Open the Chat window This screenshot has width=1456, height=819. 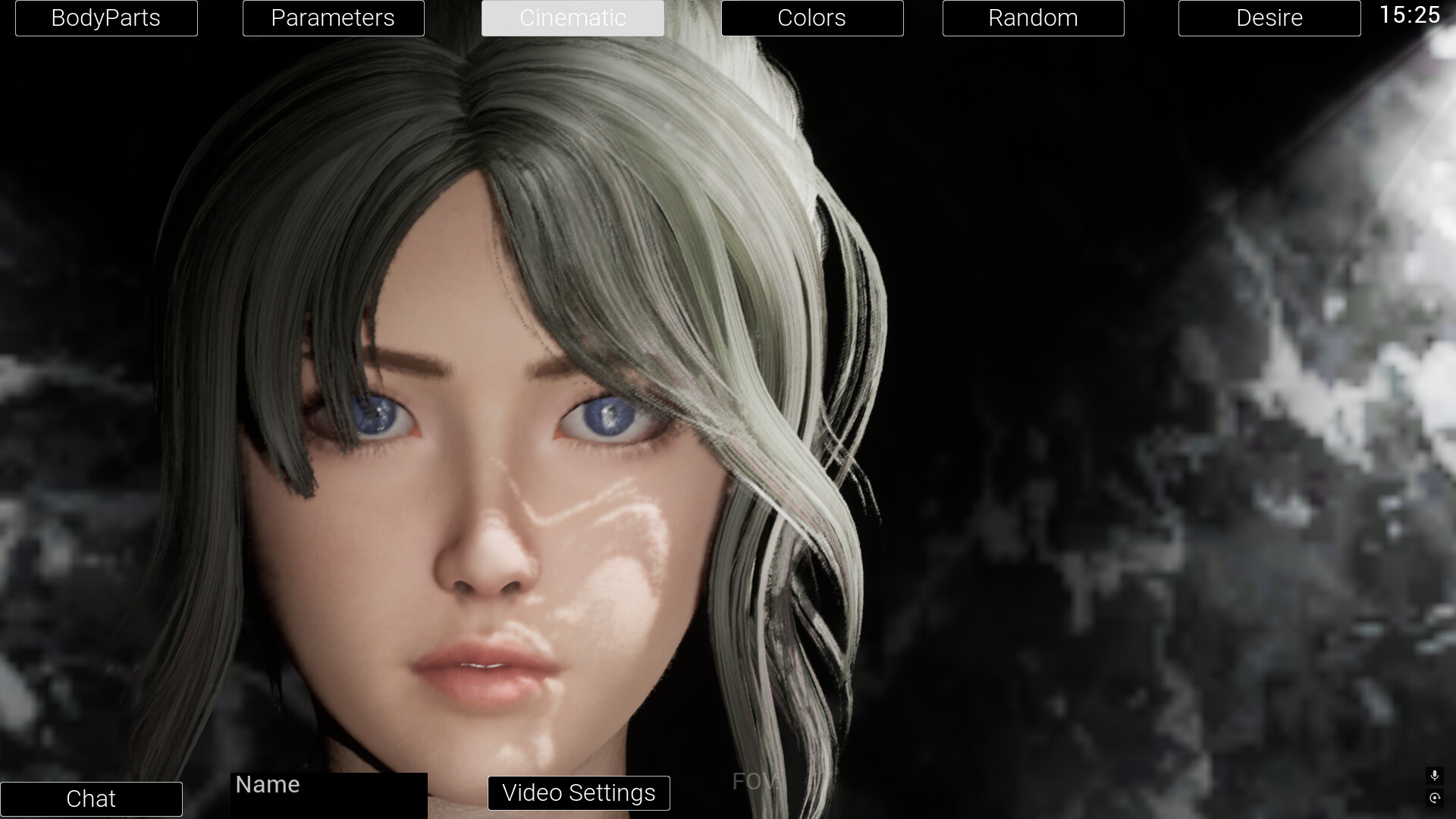91,799
